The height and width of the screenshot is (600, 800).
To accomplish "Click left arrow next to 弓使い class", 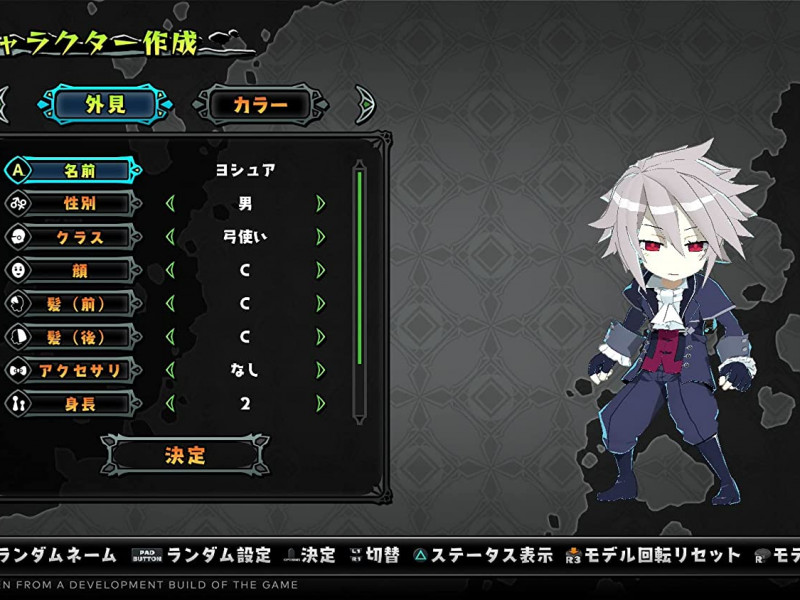I will point(170,237).
